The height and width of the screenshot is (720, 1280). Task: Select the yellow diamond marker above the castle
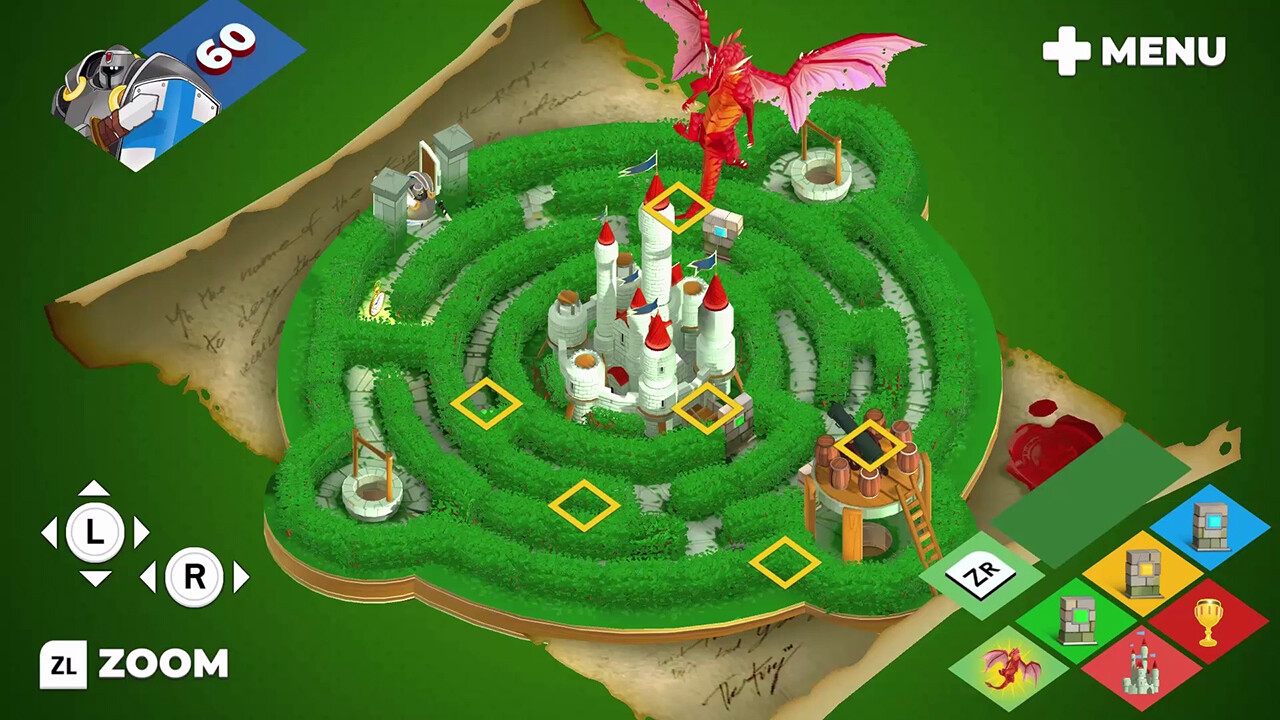677,210
